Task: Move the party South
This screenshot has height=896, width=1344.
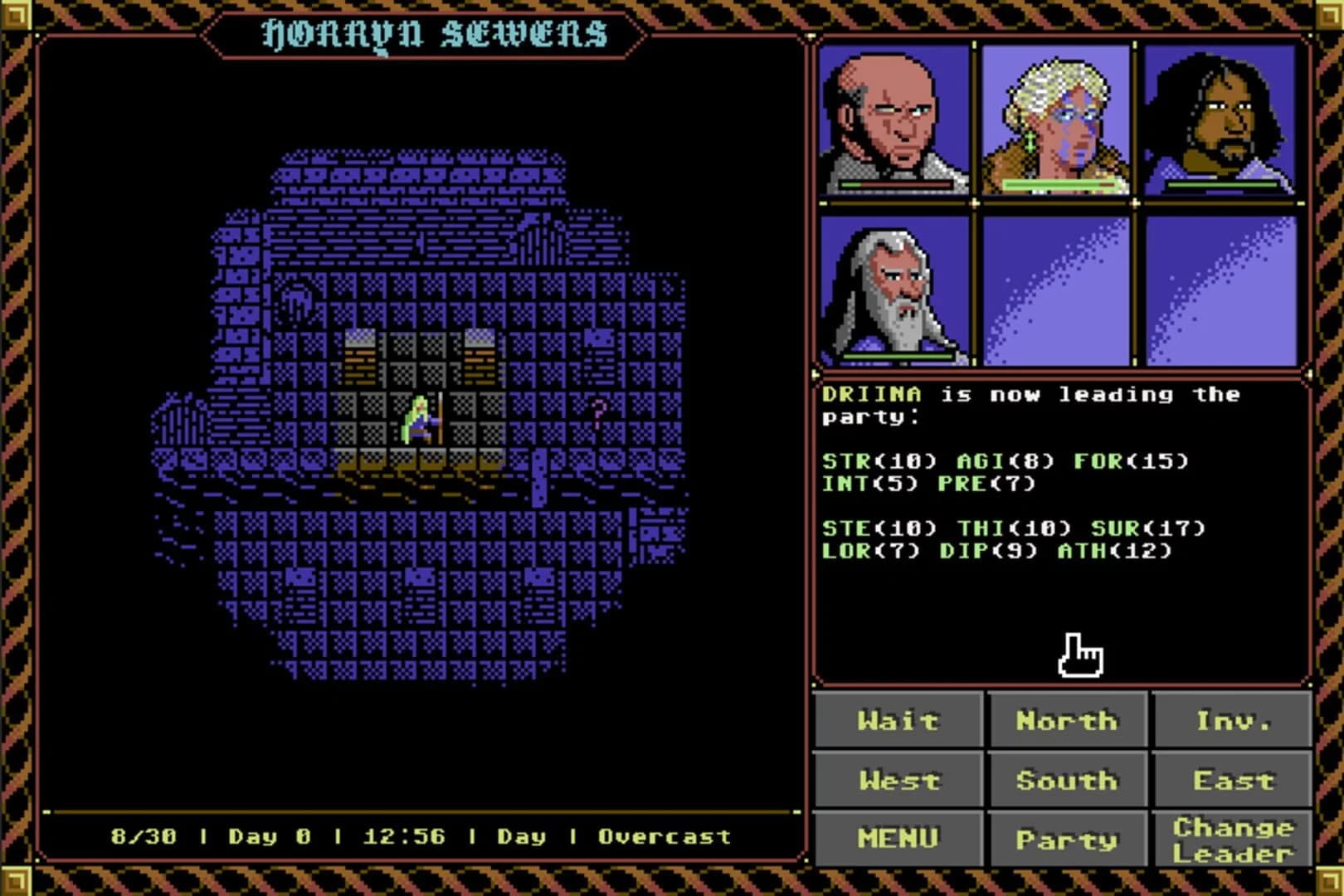Action: pyautogui.click(x=1067, y=780)
